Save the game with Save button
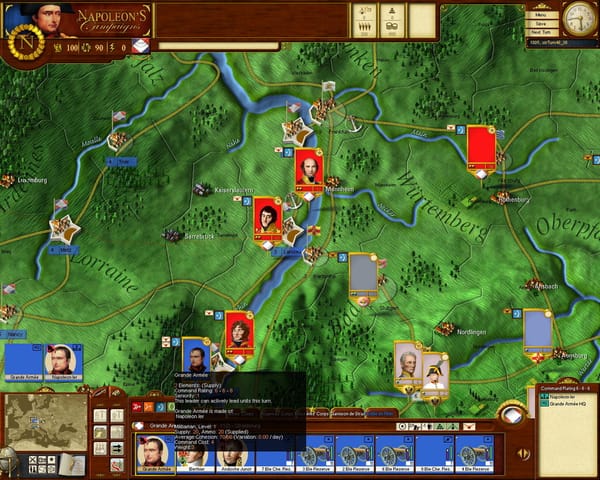 tap(540, 24)
